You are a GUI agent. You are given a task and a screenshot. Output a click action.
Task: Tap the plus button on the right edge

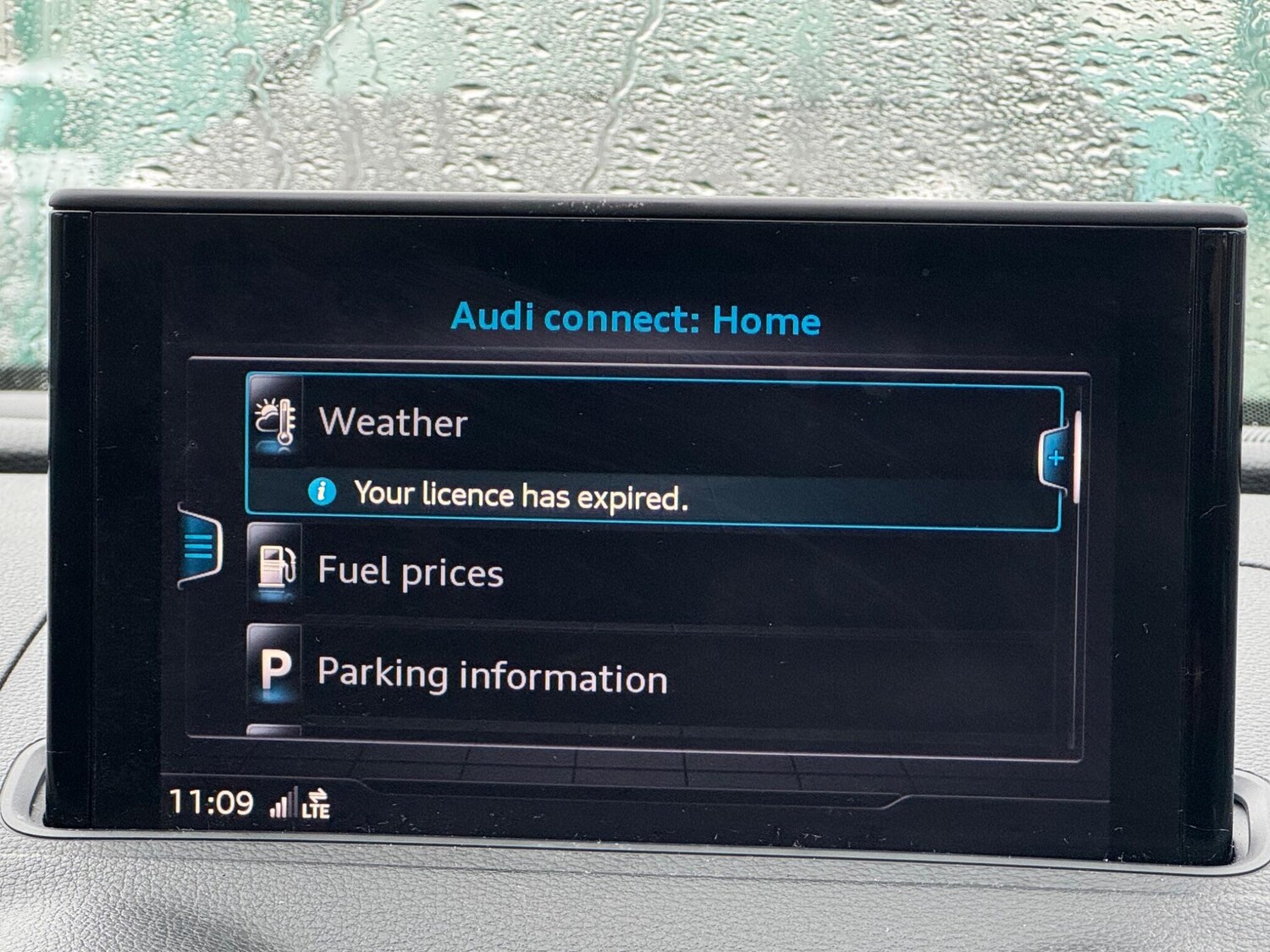pos(1057,458)
